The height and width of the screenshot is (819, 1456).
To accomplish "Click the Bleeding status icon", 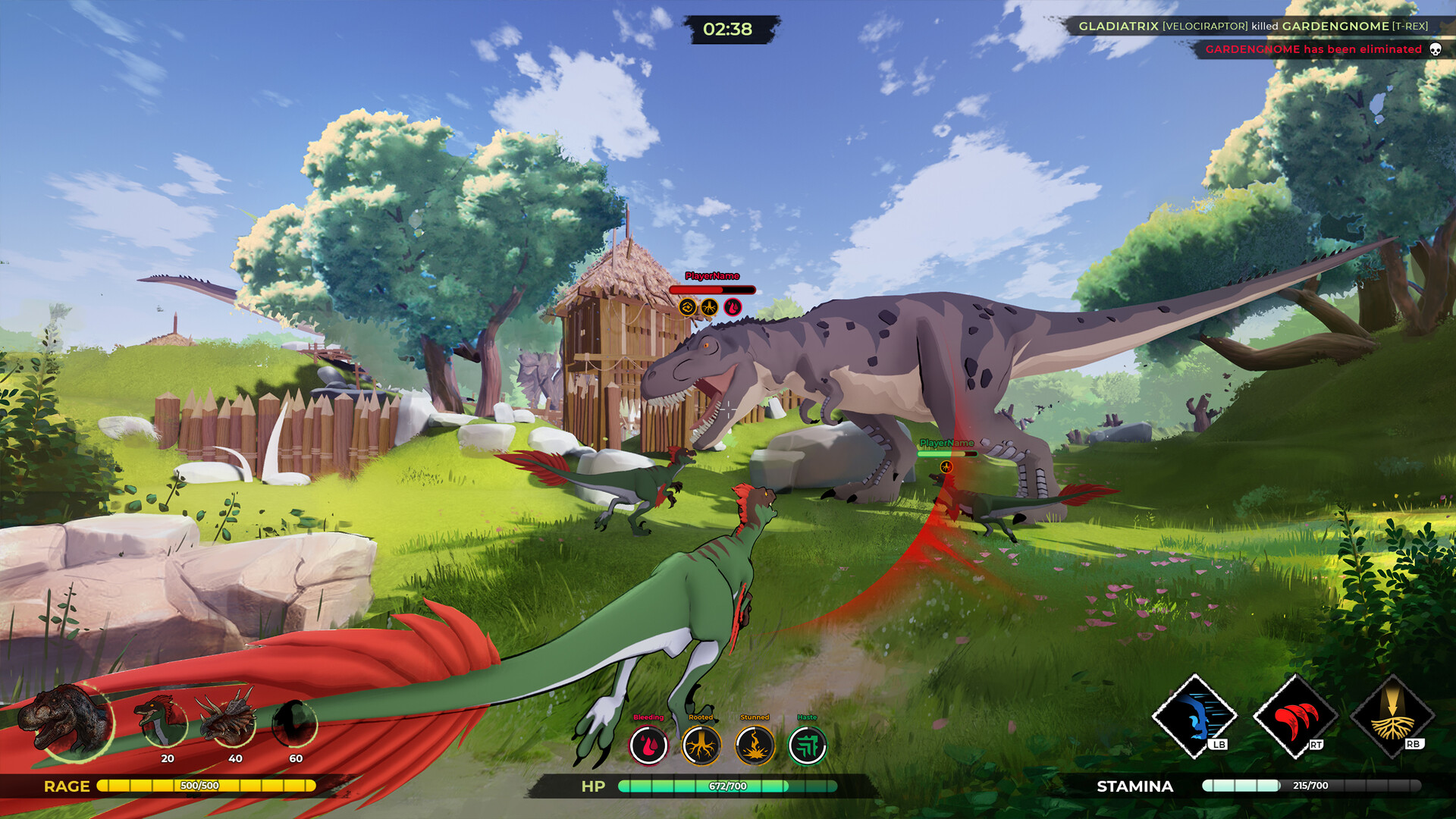I will (x=648, y=745).
